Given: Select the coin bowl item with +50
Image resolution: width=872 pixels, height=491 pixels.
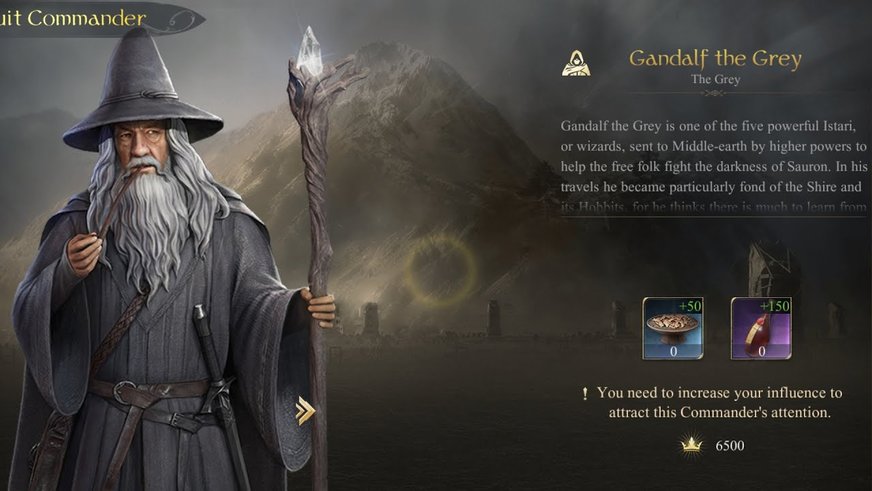Looking at the screenshot, I should click(x=672, y=328).
